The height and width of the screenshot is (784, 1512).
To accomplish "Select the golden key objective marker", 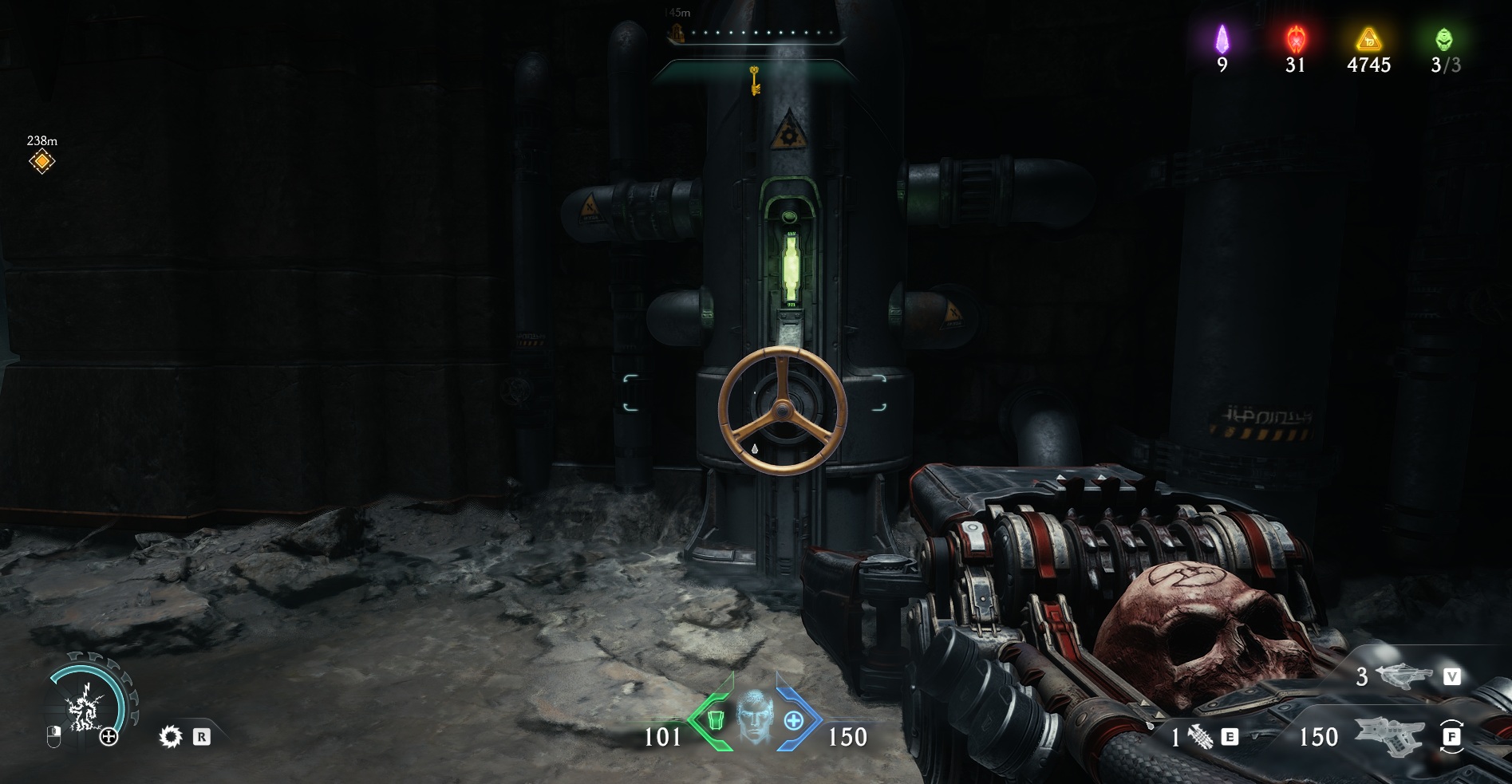I will point(753,81).
